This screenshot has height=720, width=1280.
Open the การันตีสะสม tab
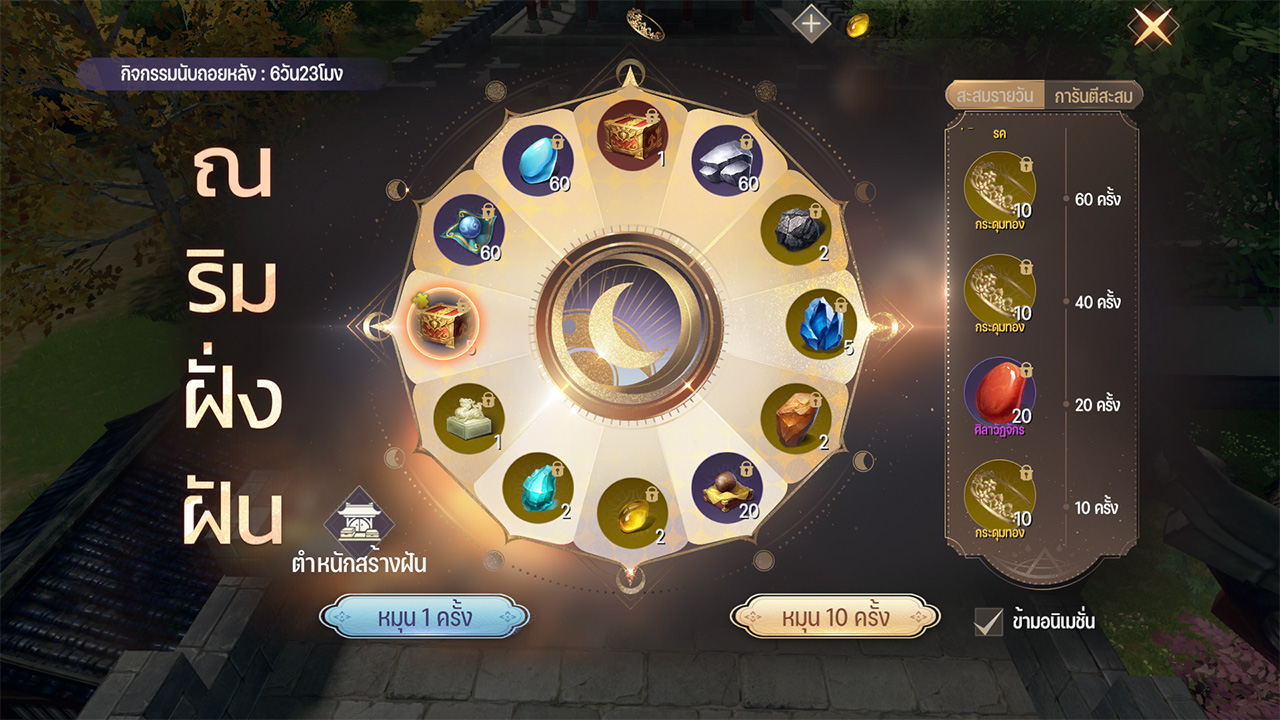[x=1093, y=96]
